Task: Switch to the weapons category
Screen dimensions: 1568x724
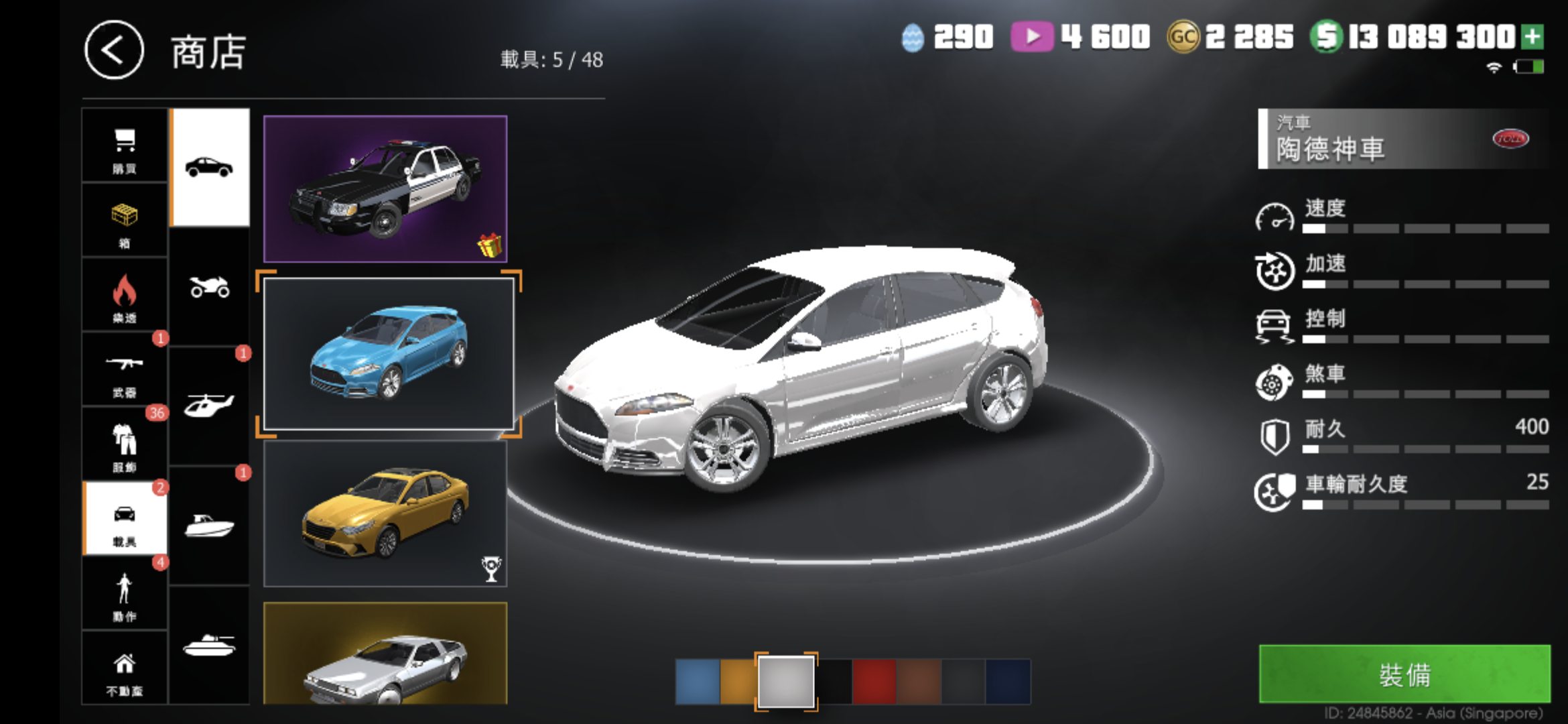Action: 125,370
